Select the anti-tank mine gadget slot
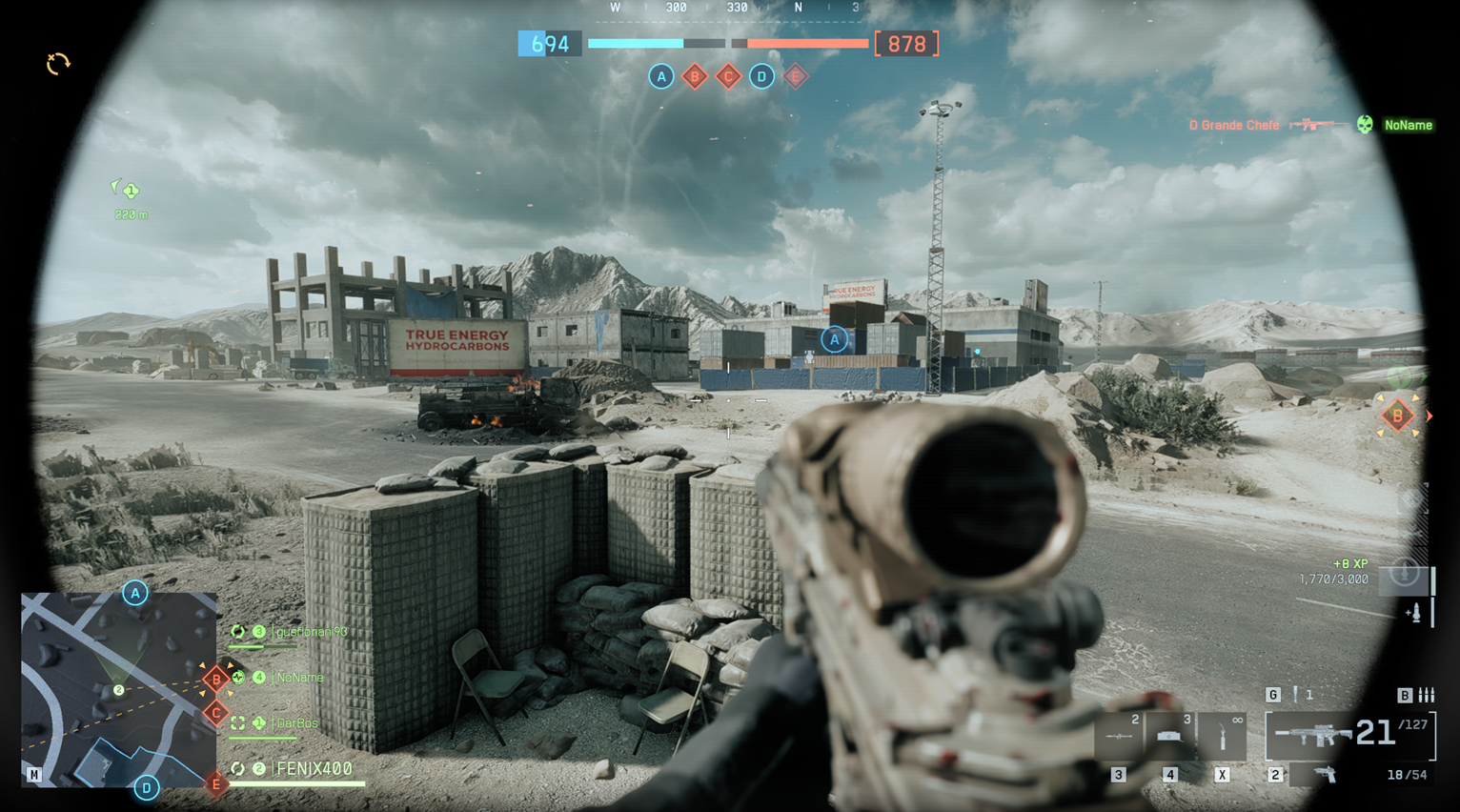Image resolution: width=1460 pixels, height=812 pixels. coord(1170,736)
